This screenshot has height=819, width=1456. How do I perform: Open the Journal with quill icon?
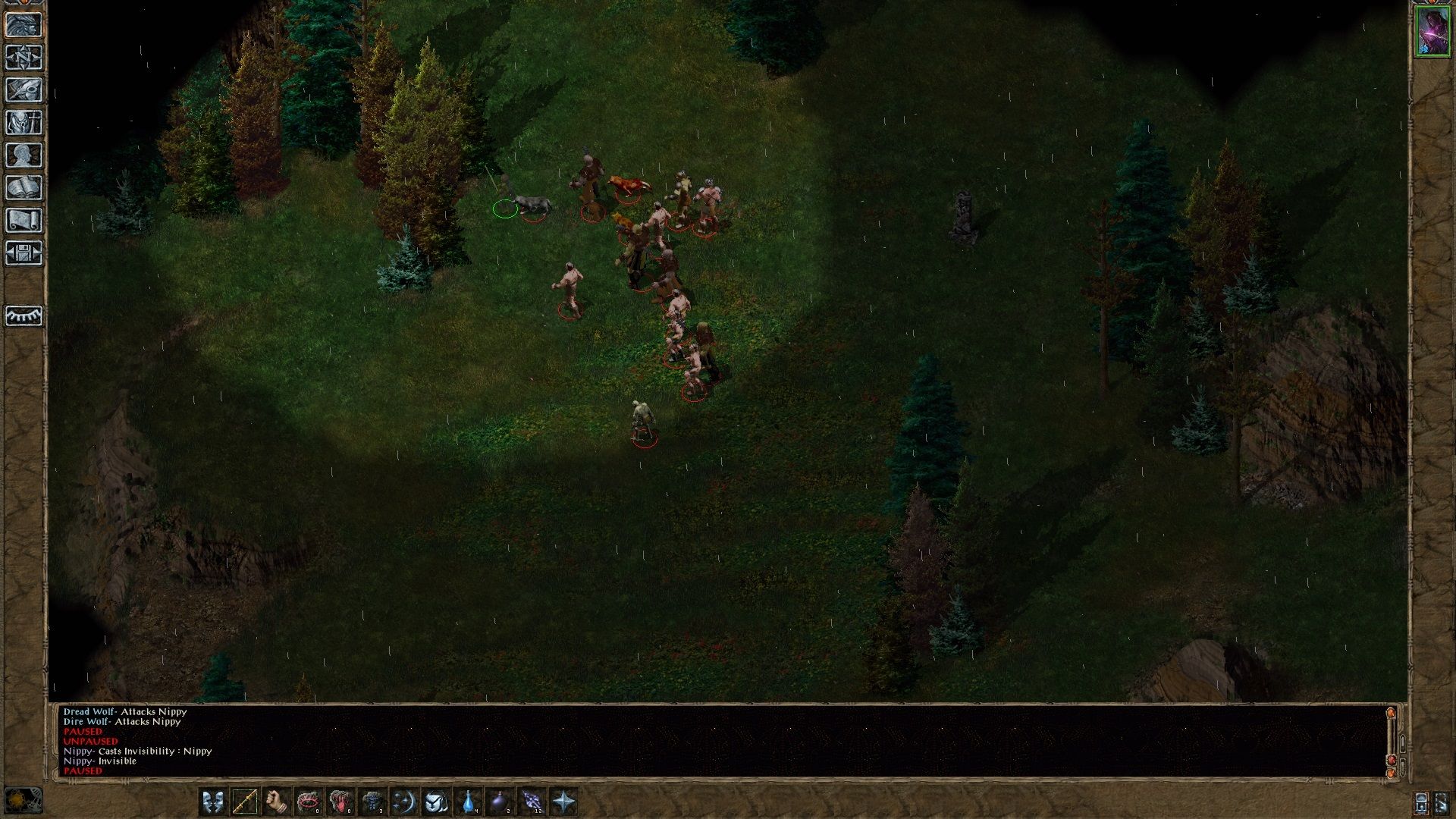click(x=23, y=90)
